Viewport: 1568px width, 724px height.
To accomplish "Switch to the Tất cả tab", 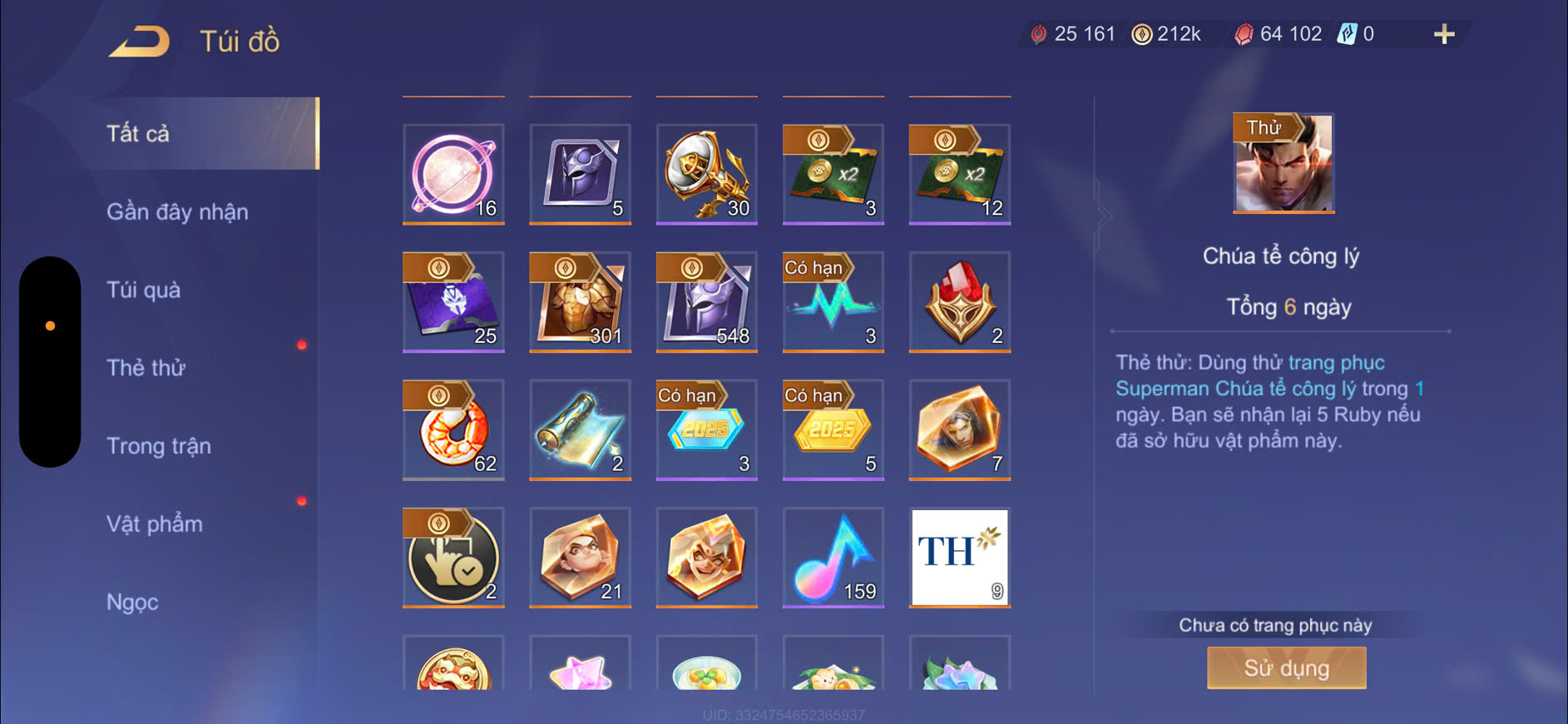I will tap(139, 134).
